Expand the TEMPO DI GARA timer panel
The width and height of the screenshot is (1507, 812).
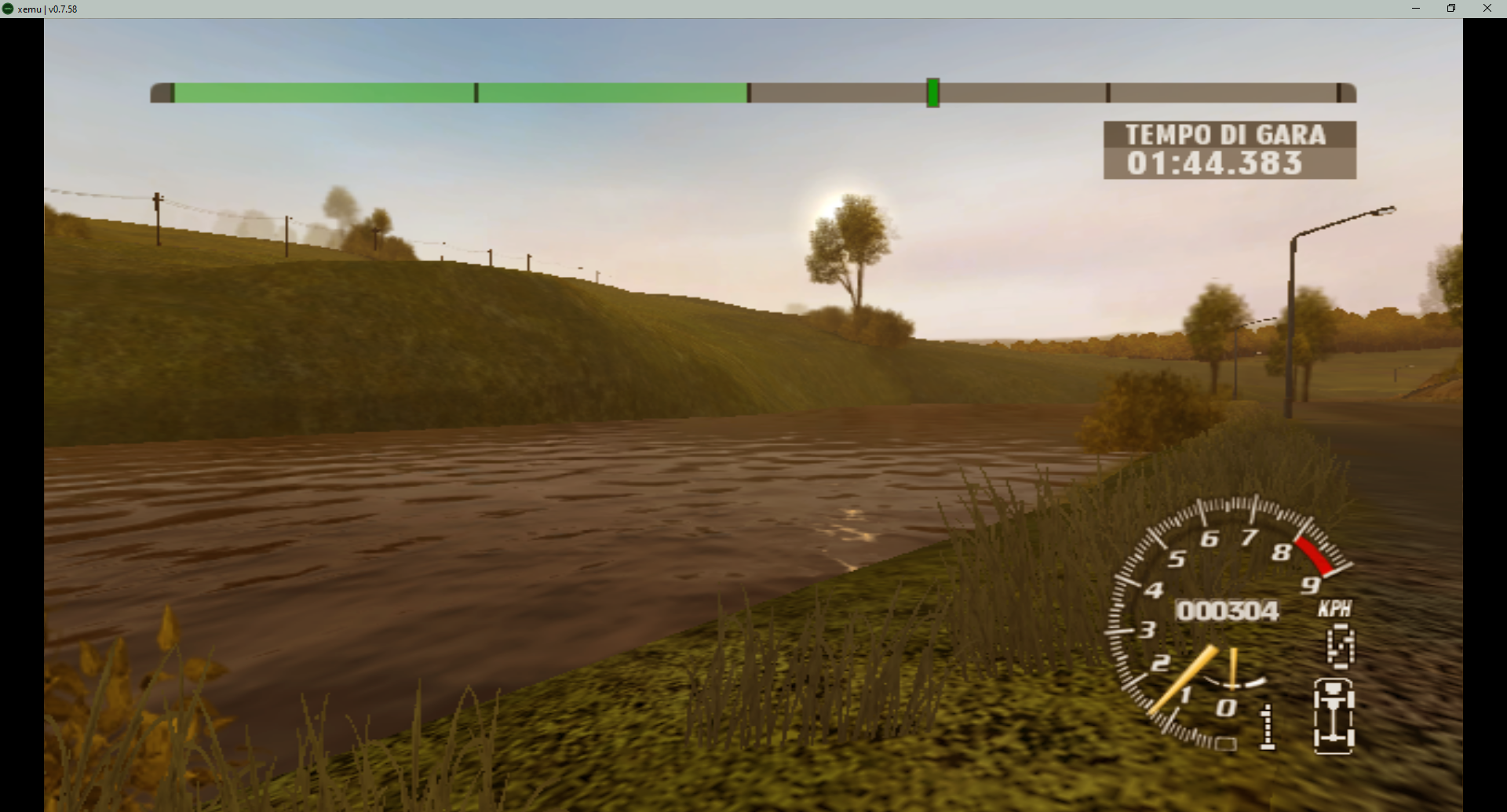click(x=1228, y=150)
